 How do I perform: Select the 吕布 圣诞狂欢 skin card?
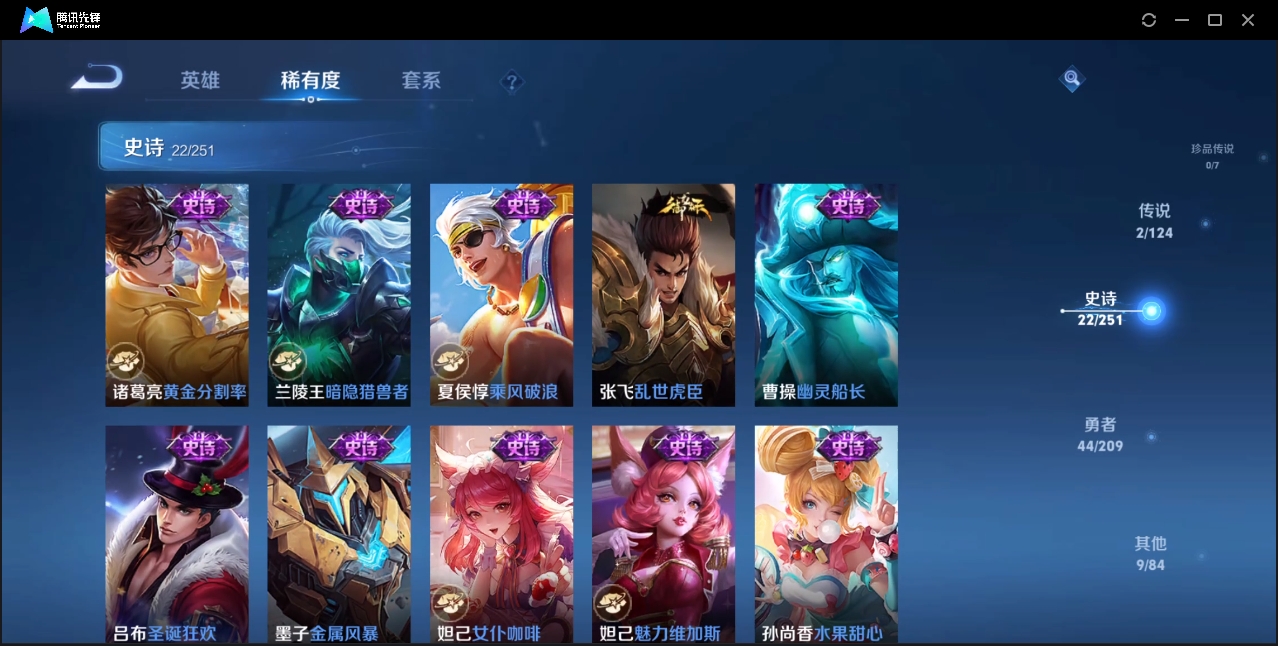[x=177, y=534]
